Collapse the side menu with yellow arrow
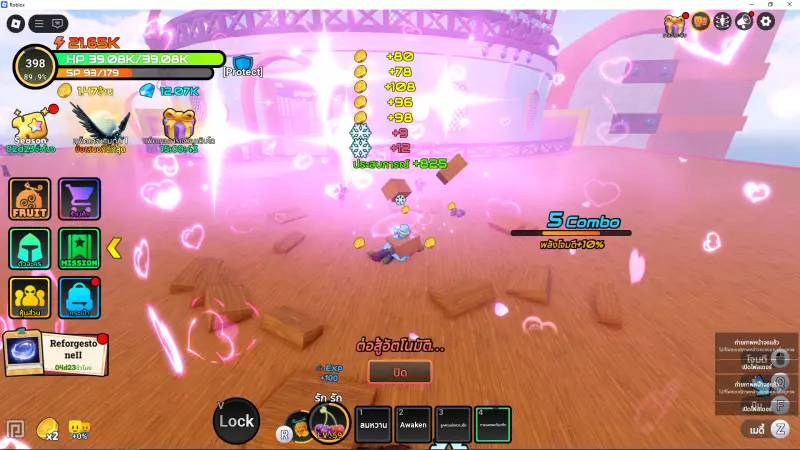Viewport: 800px width, 450px height. click(114, 247)
